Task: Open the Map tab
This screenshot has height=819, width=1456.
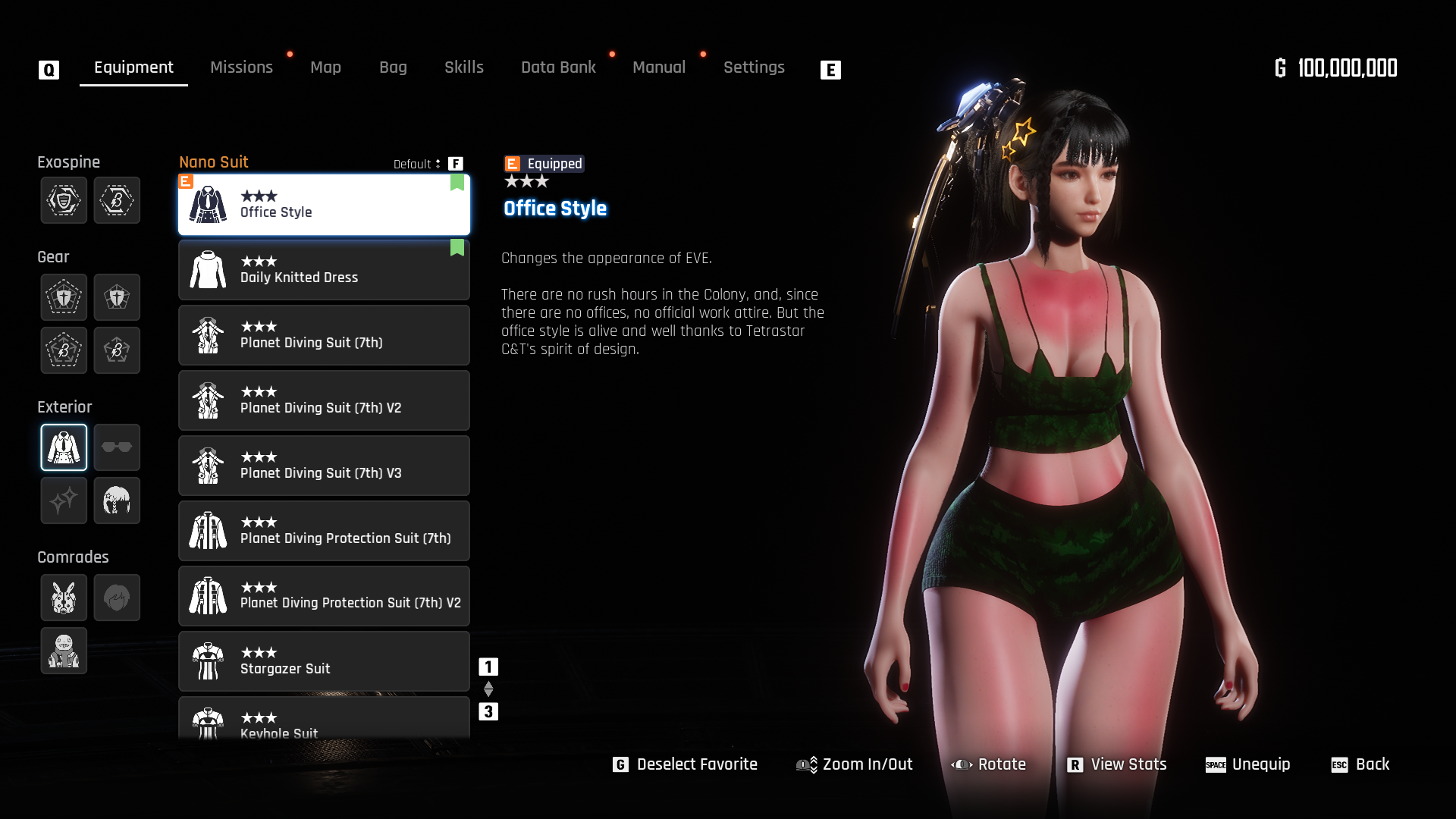Action: click(x=325, y=67)
